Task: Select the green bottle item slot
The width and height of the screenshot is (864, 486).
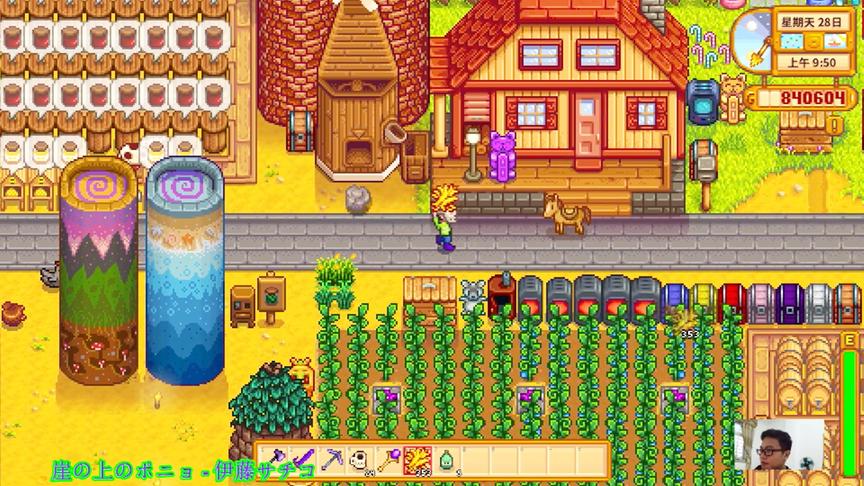Action: (443, 459)
